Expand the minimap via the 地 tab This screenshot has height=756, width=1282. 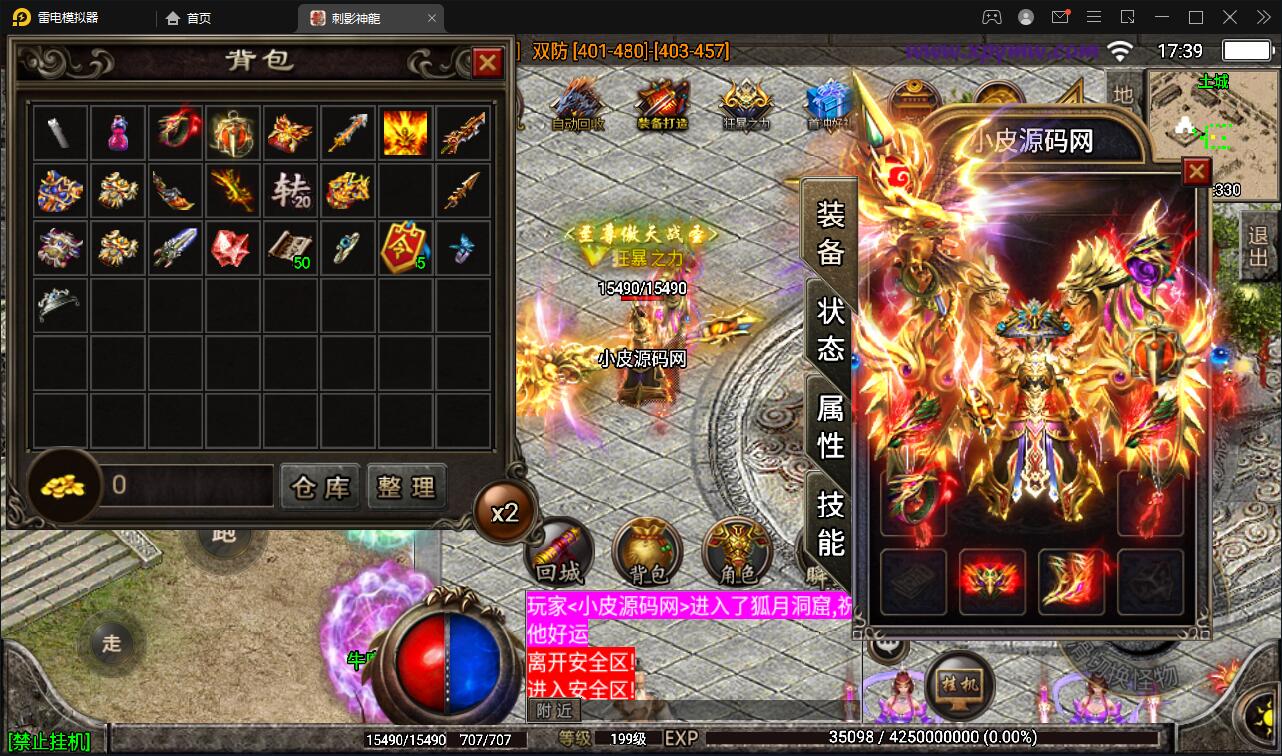tap(1122, 96)
